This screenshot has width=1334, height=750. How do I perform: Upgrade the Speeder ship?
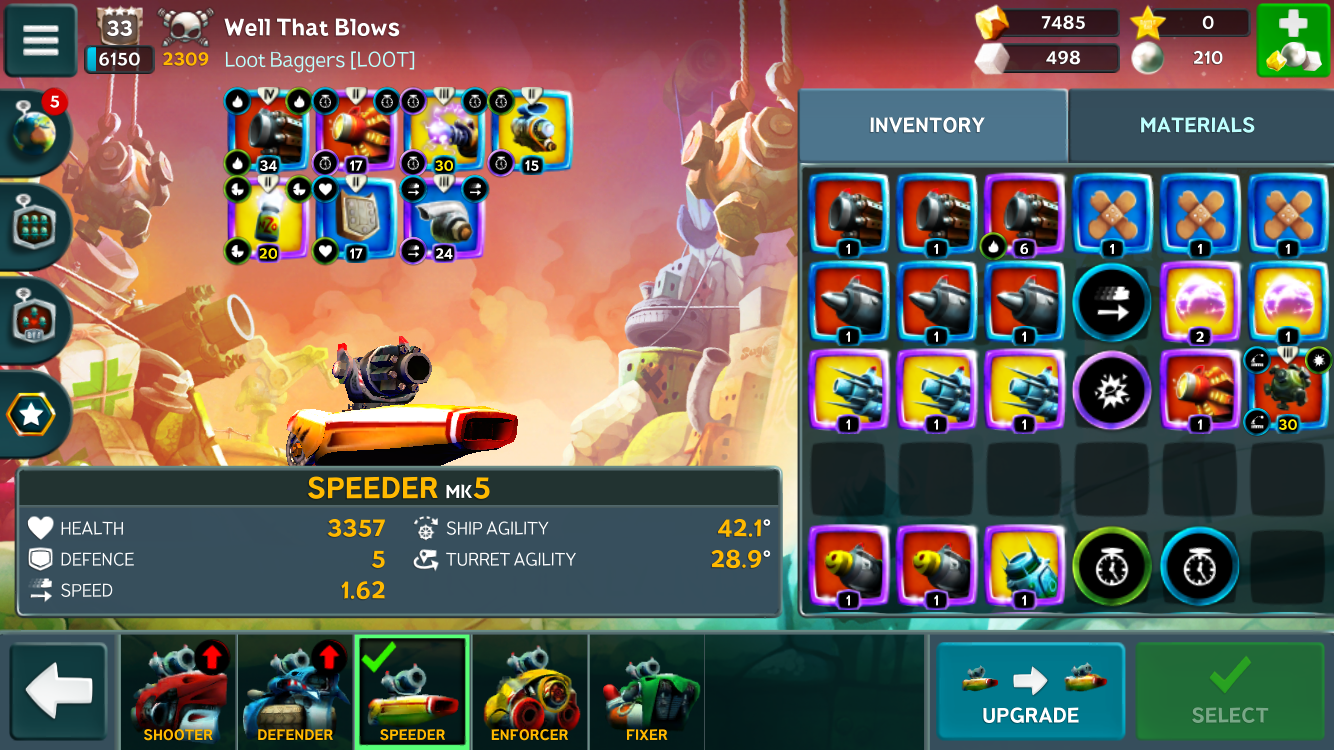1030,690
